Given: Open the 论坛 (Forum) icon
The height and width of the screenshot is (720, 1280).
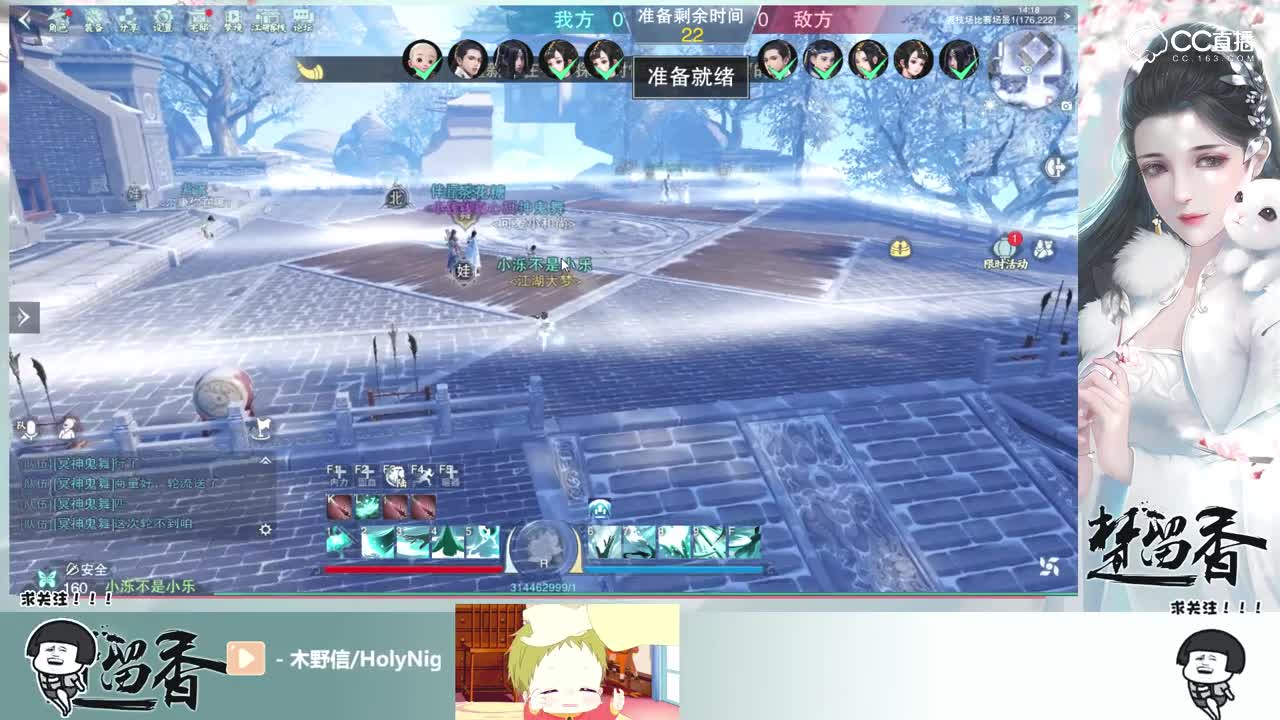Looking at the screenshot, I should point(300,20).
